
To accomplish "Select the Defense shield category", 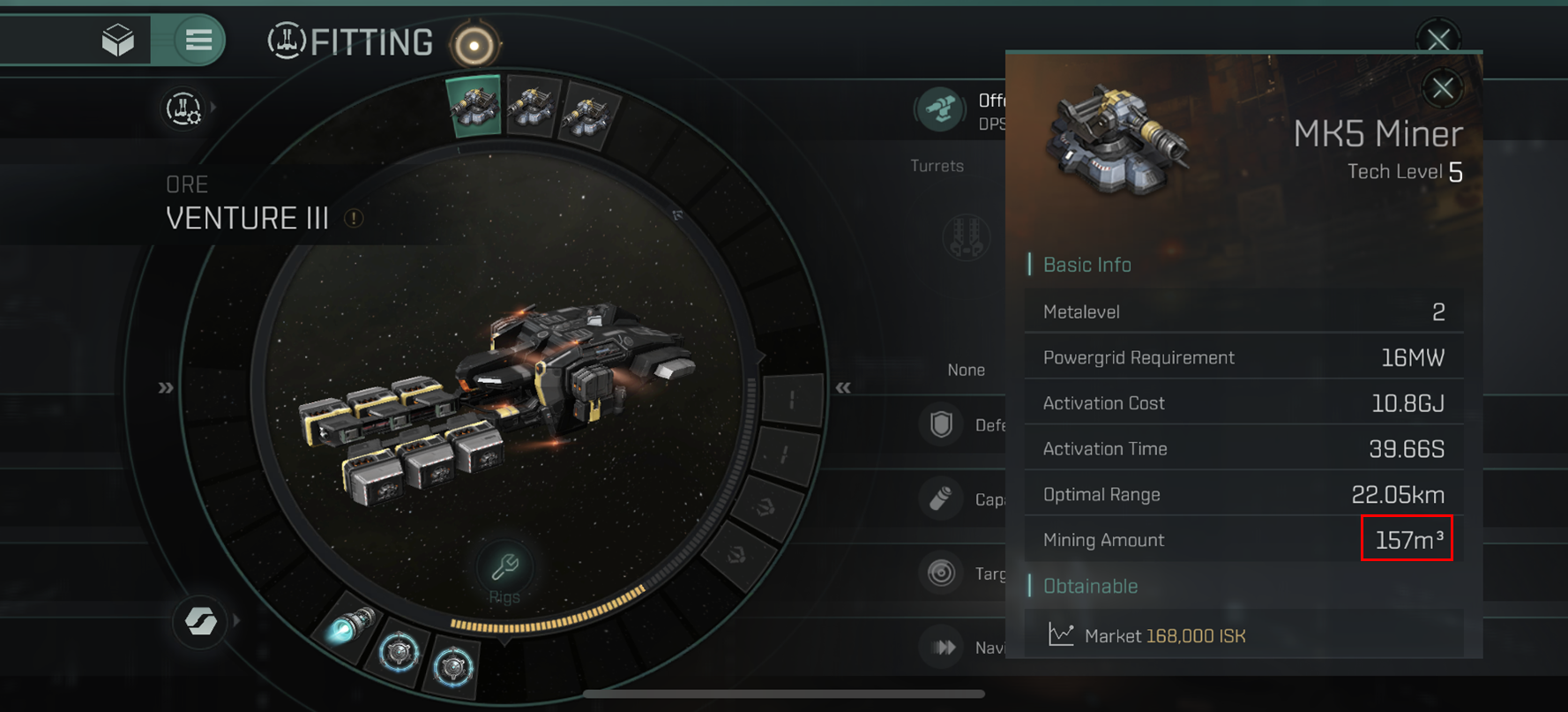I will 941,424.
